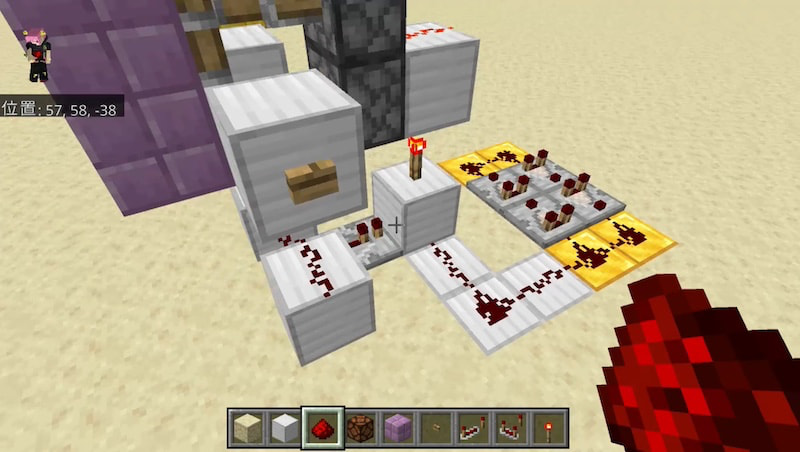This screenshot has height=452, width=800.
Task: Pick the redstone lamp hotbar slot
Action: click(361, 428)
